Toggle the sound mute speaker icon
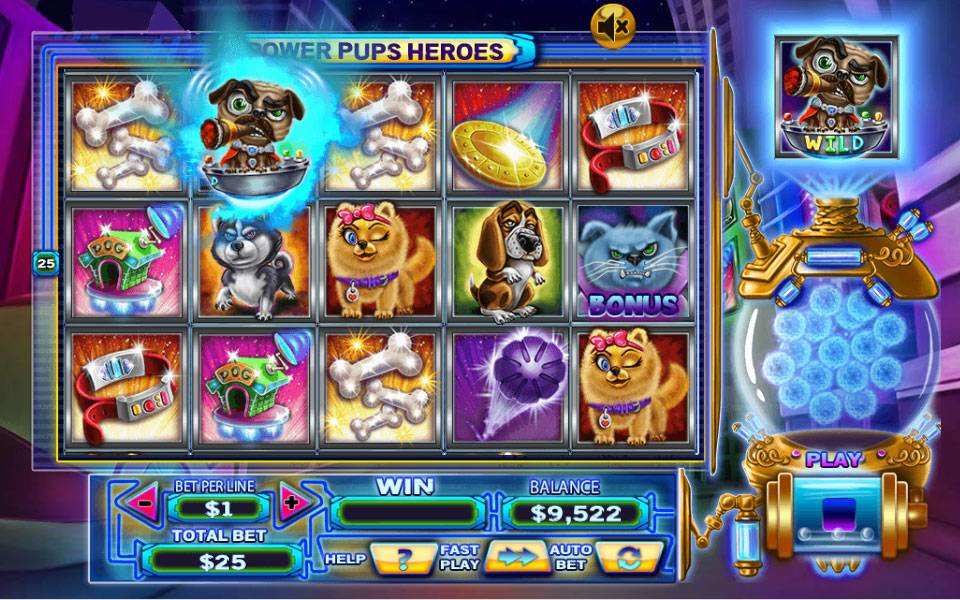 point(612,27)
